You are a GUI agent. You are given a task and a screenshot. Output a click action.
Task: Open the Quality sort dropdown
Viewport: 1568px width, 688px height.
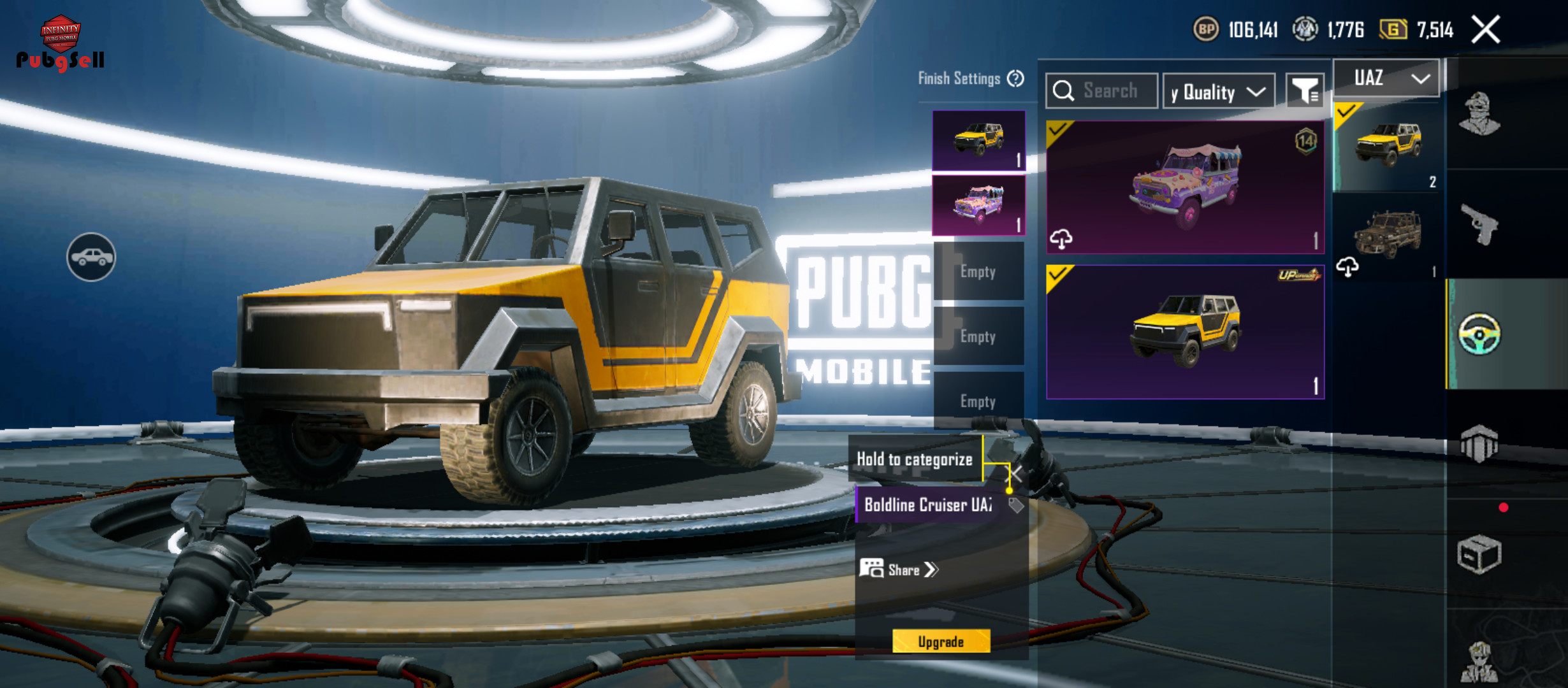1218,92
